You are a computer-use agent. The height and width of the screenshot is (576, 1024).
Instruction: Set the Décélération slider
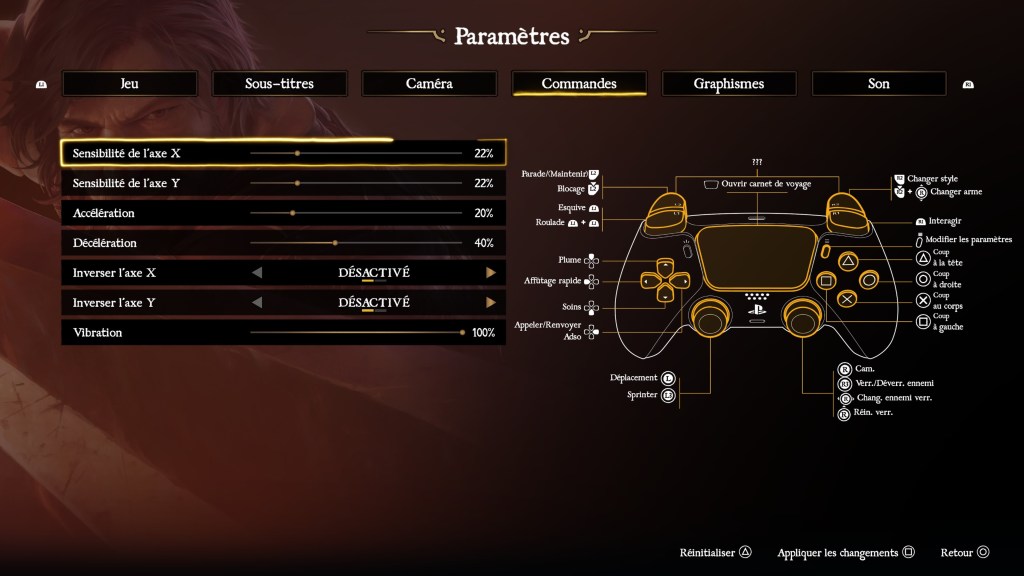[335, 243]
